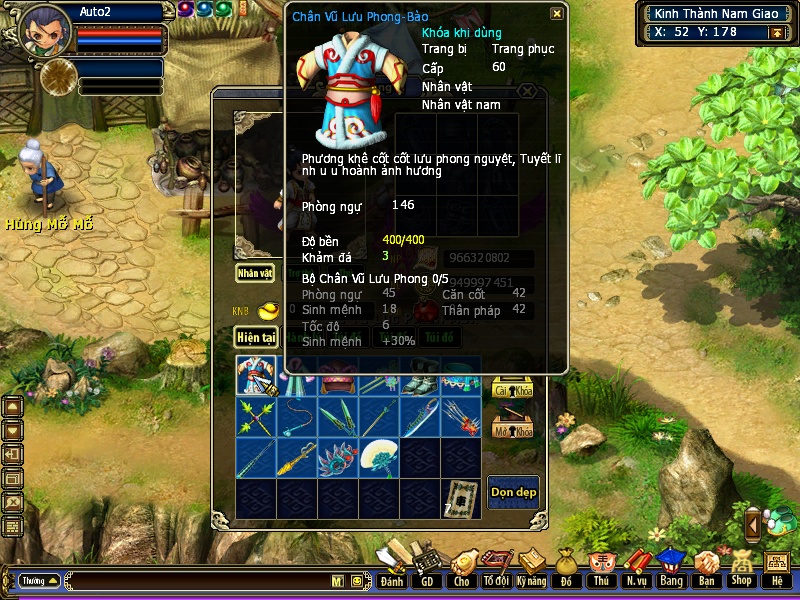Select the golden spear in inventory

tap(297, 457)
